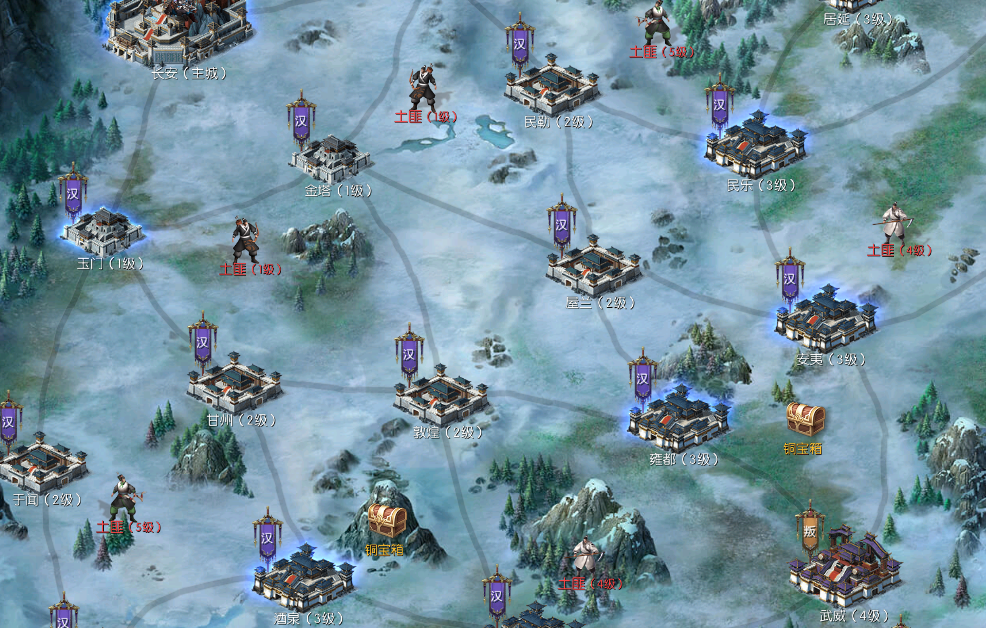Choose the 屋兰 city
Screen dimensions: 986x628
coord(594,264)
